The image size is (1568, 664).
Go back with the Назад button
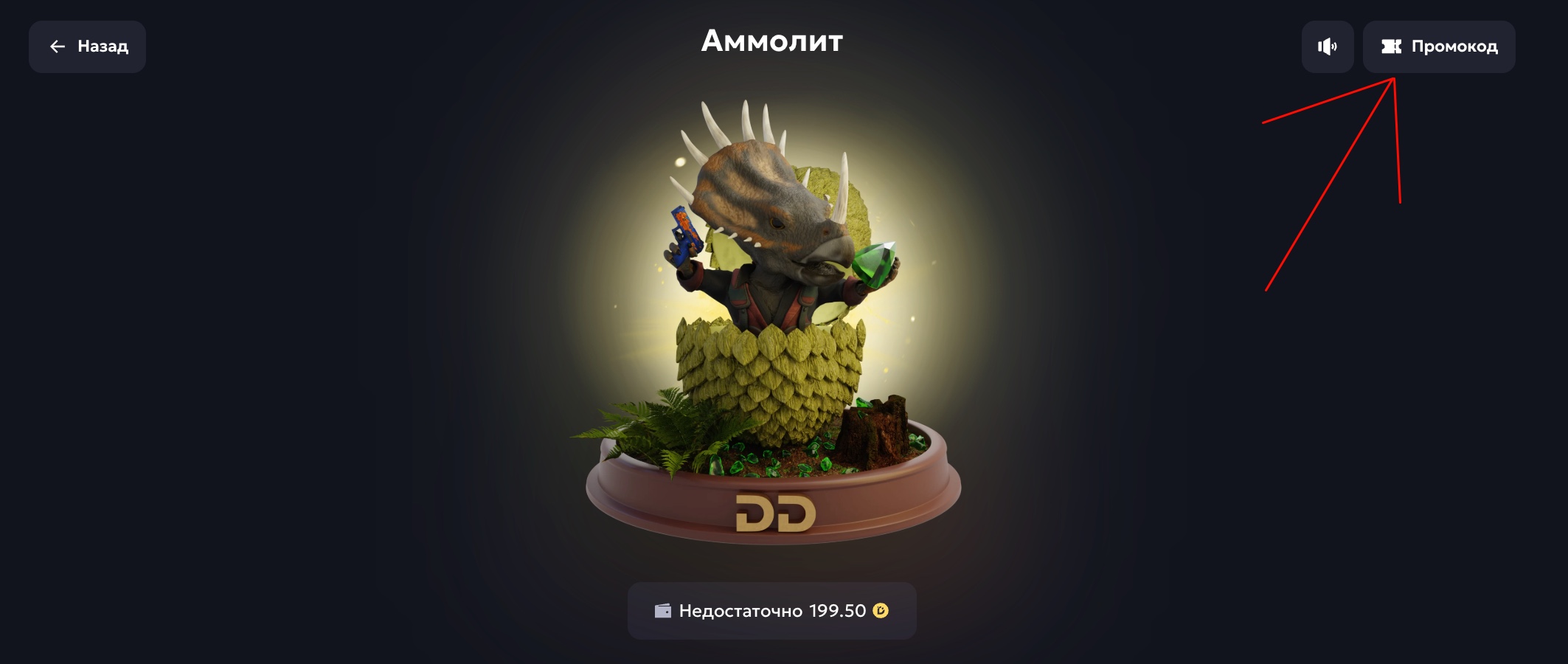(x=87, y=46)
